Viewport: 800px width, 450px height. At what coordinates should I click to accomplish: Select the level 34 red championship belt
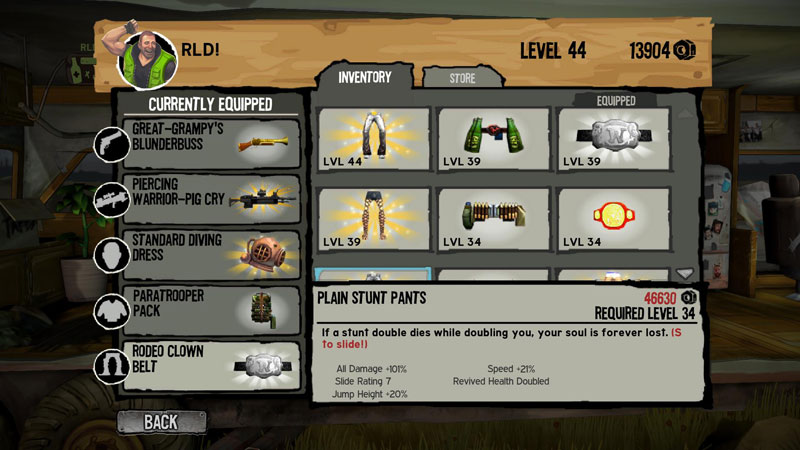click(613, 219)
